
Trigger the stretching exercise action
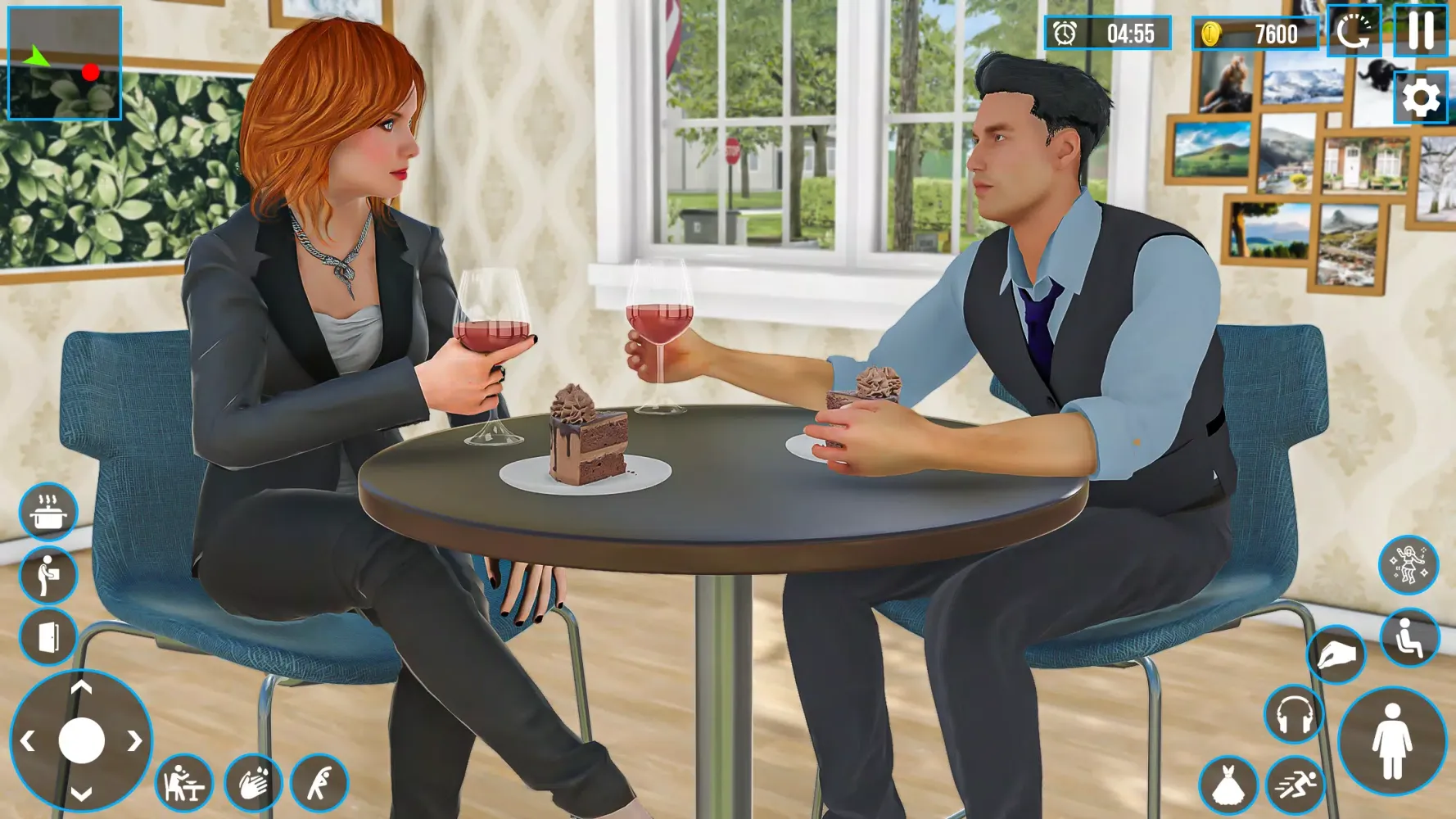pyautogui.click(x=319, y=783)
